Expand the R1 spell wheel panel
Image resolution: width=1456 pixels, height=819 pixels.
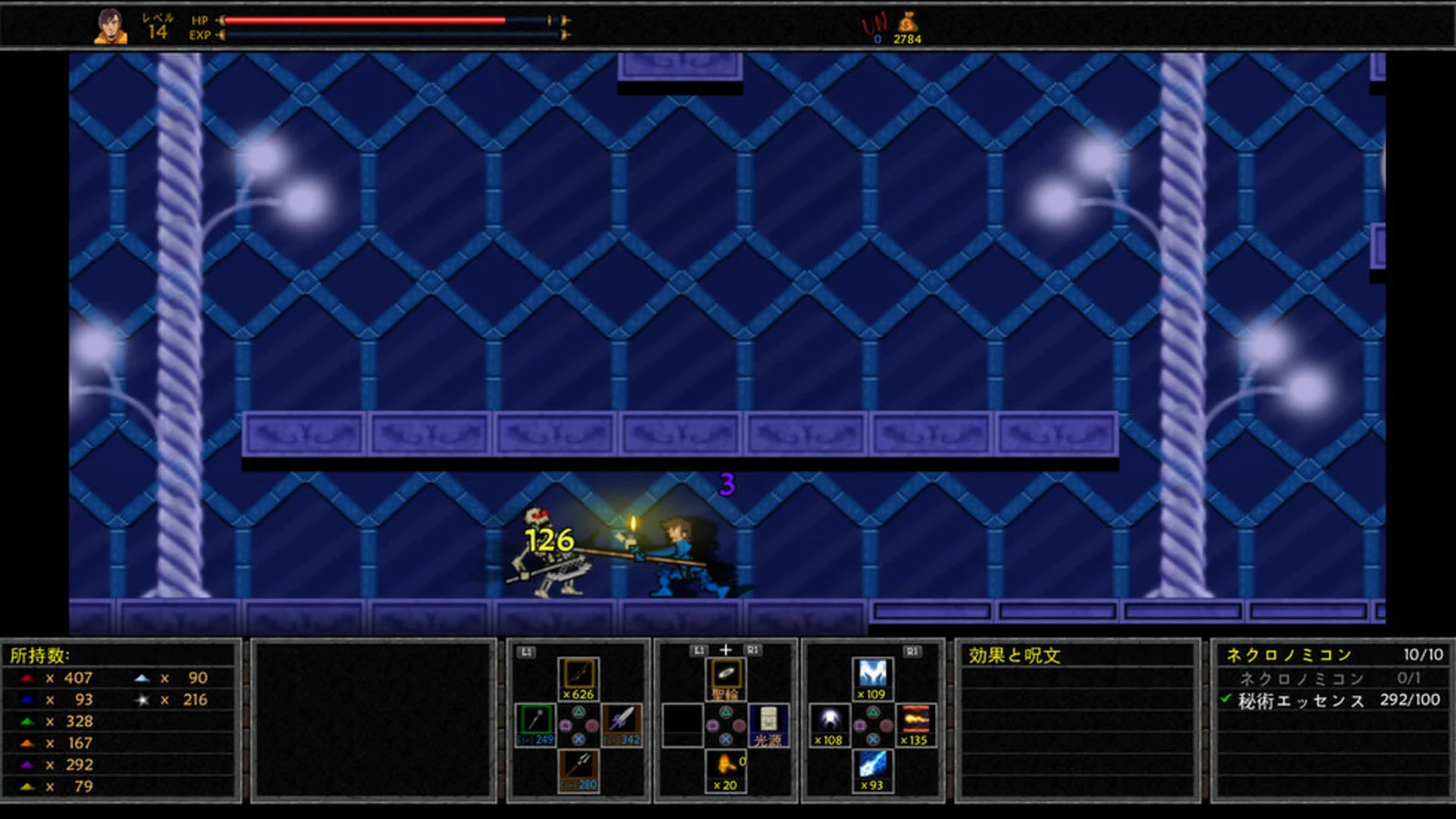(x=914, y=651)
